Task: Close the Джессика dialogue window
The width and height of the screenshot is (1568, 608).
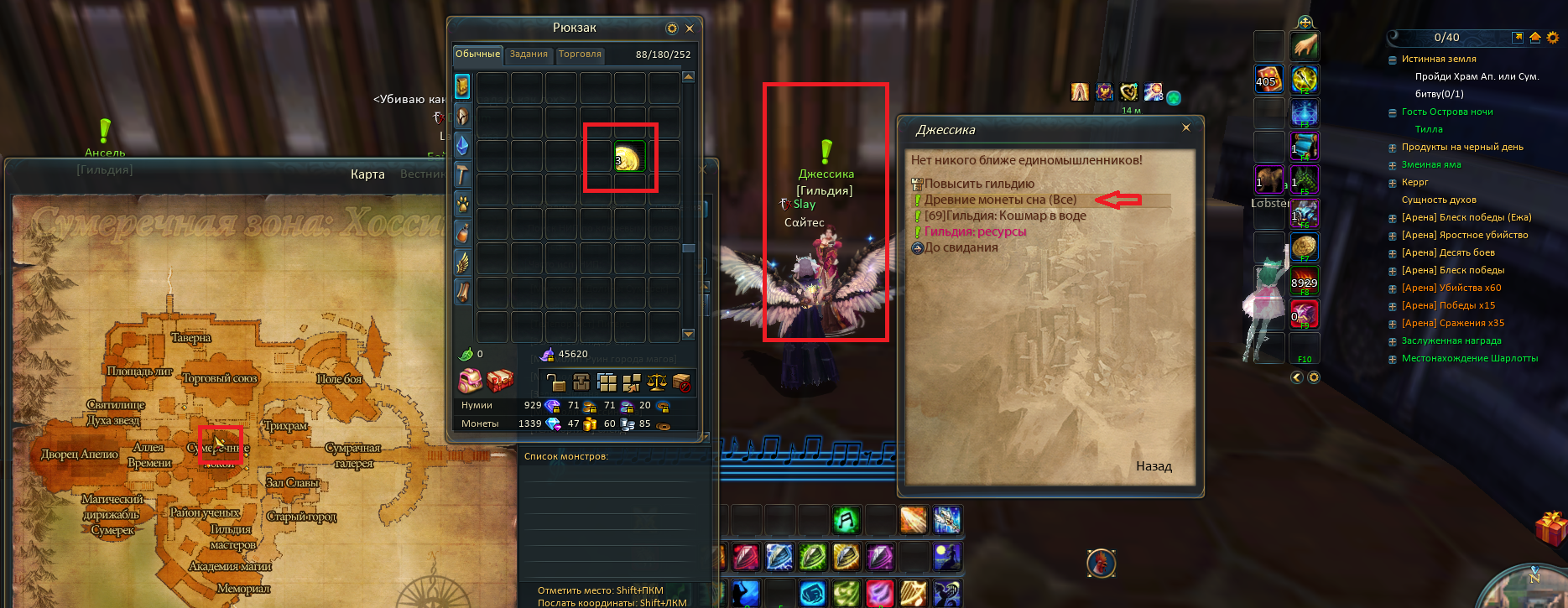Action: point(1185,127)
